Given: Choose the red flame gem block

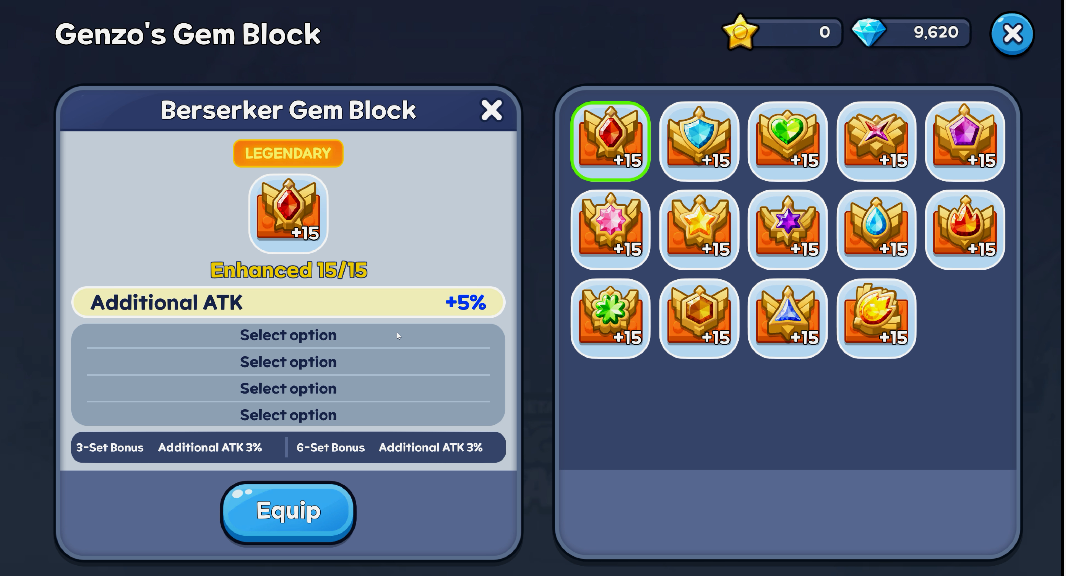Looking at the screenshot, I should tap(965, 230).
